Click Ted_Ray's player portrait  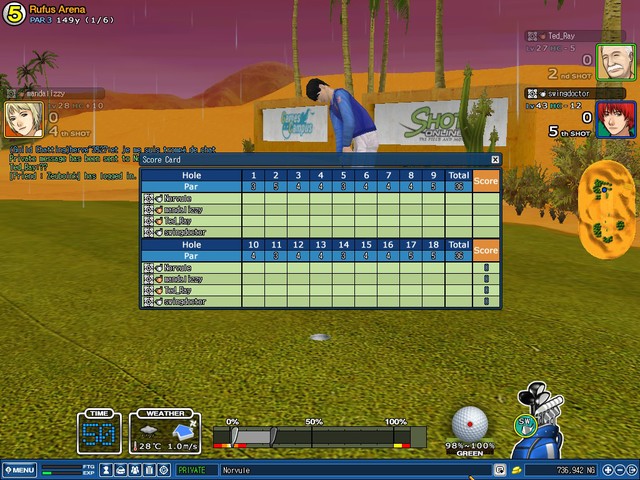pos(610,61)
